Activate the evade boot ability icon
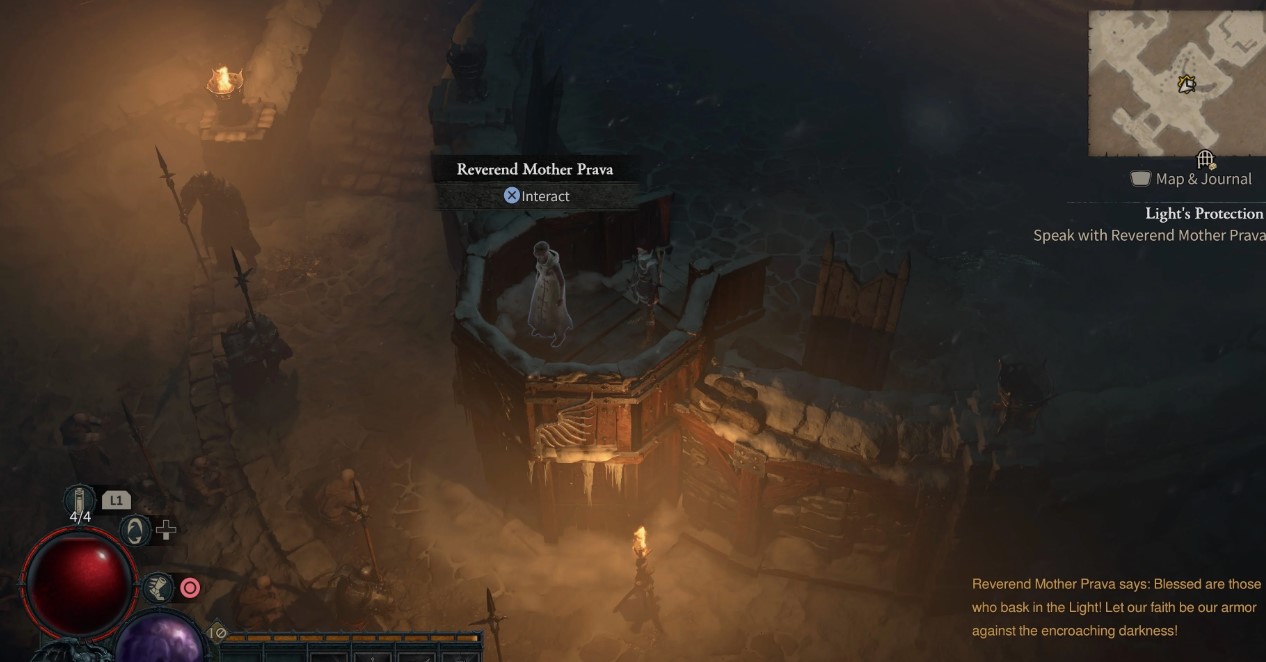Image resolution: width=1266 pixels, height=662 pixels. click(157, 588)
